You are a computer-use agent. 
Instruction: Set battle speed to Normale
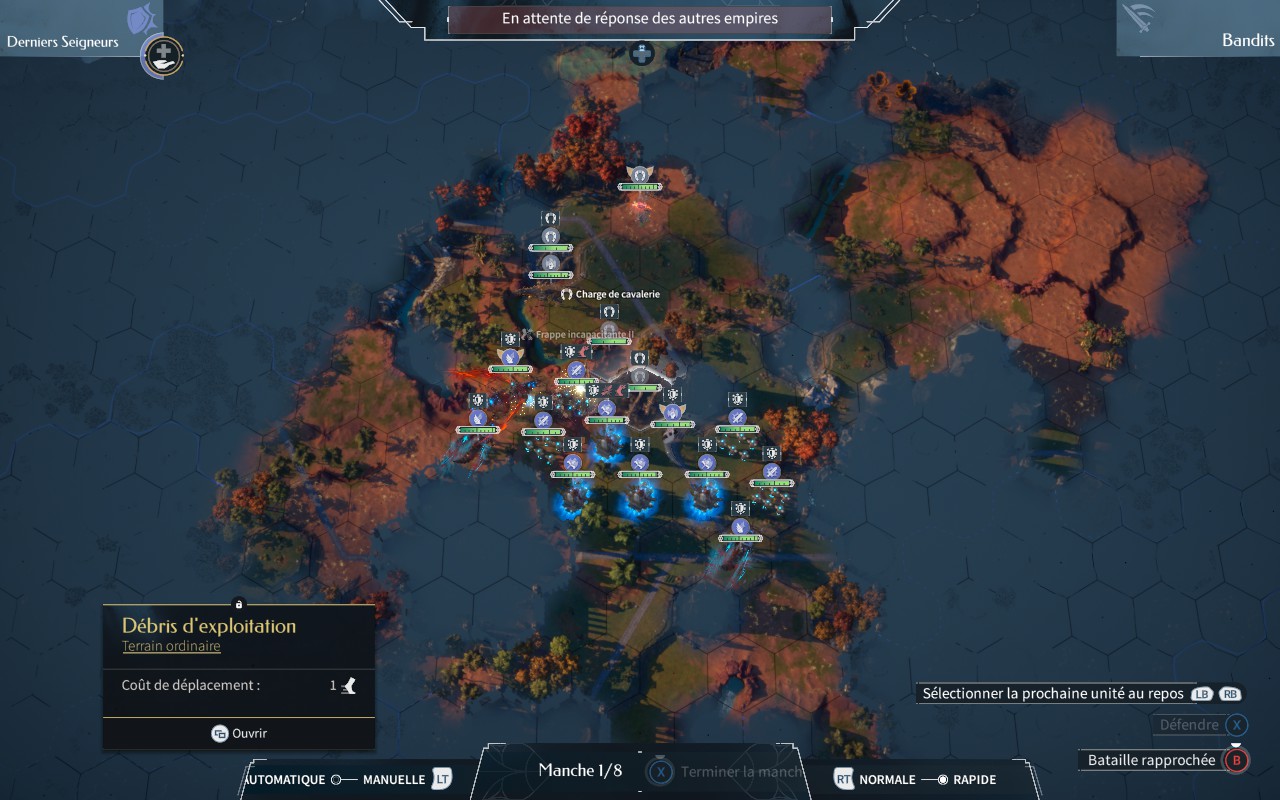(x=887, y=779)
